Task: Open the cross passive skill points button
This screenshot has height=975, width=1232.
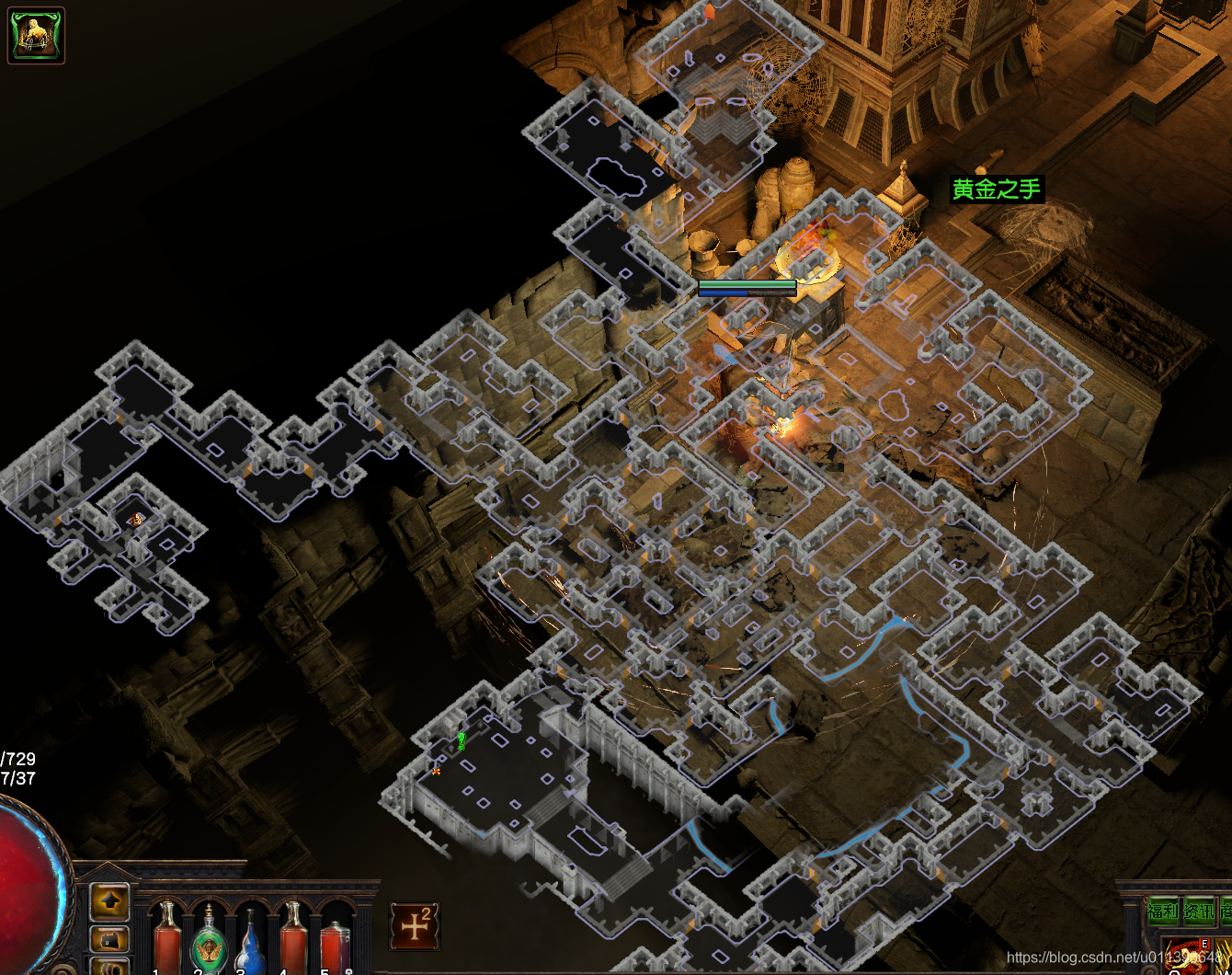Action: pos(415,925)
